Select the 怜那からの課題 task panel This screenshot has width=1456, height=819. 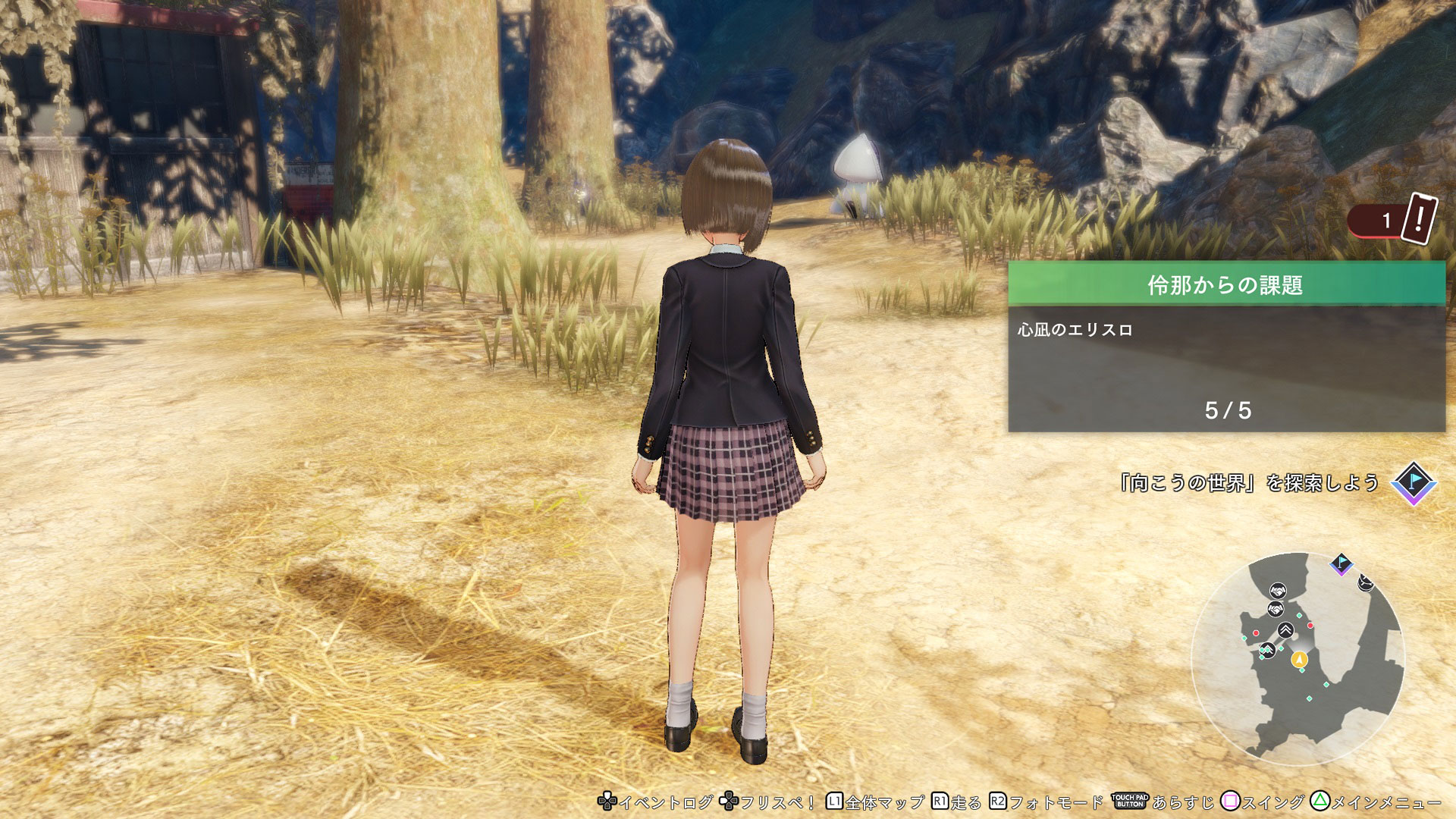1226,347
